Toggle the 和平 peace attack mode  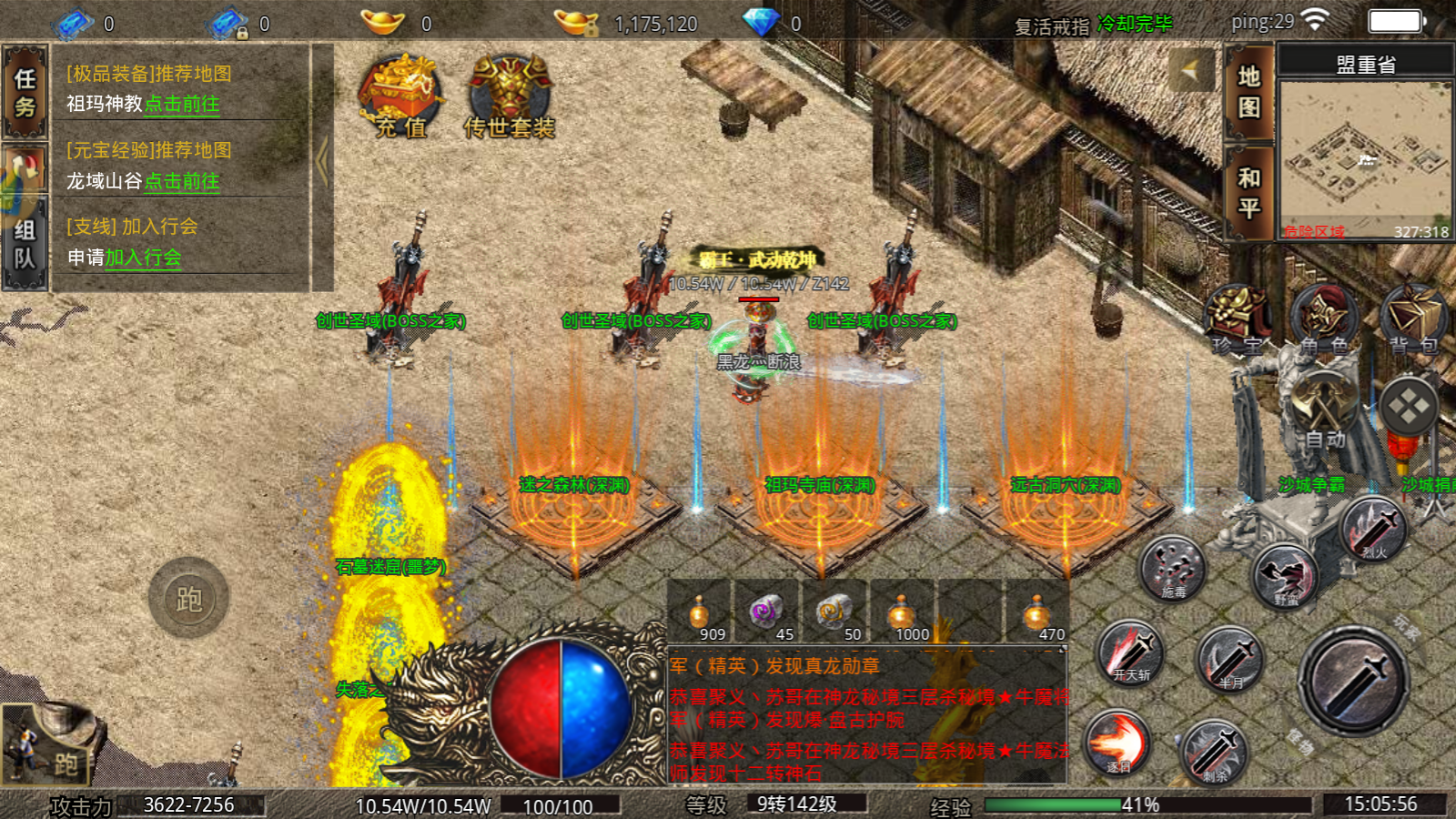[x=1249, y=193]
